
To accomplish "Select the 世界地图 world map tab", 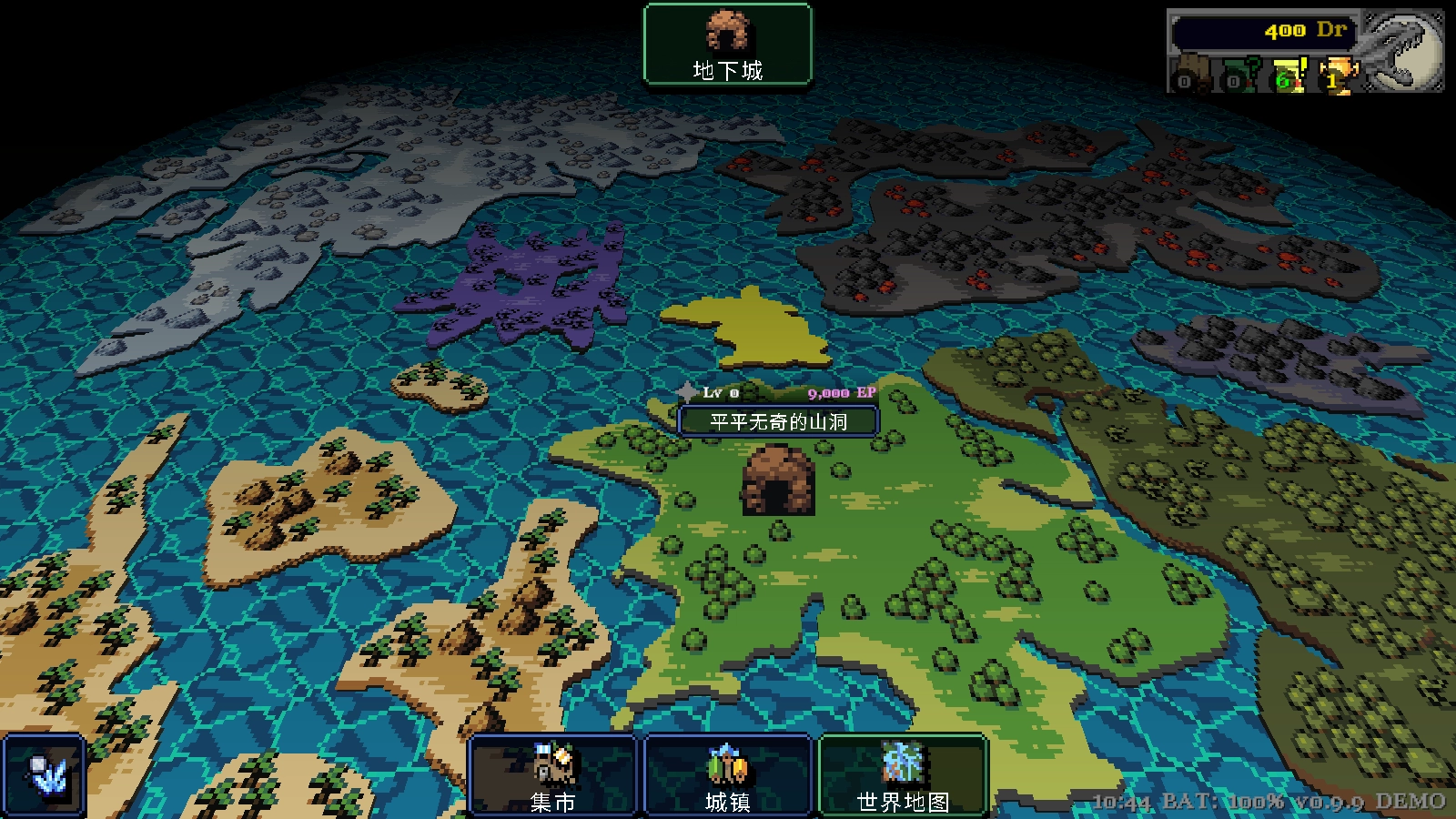I will (903, 775).
